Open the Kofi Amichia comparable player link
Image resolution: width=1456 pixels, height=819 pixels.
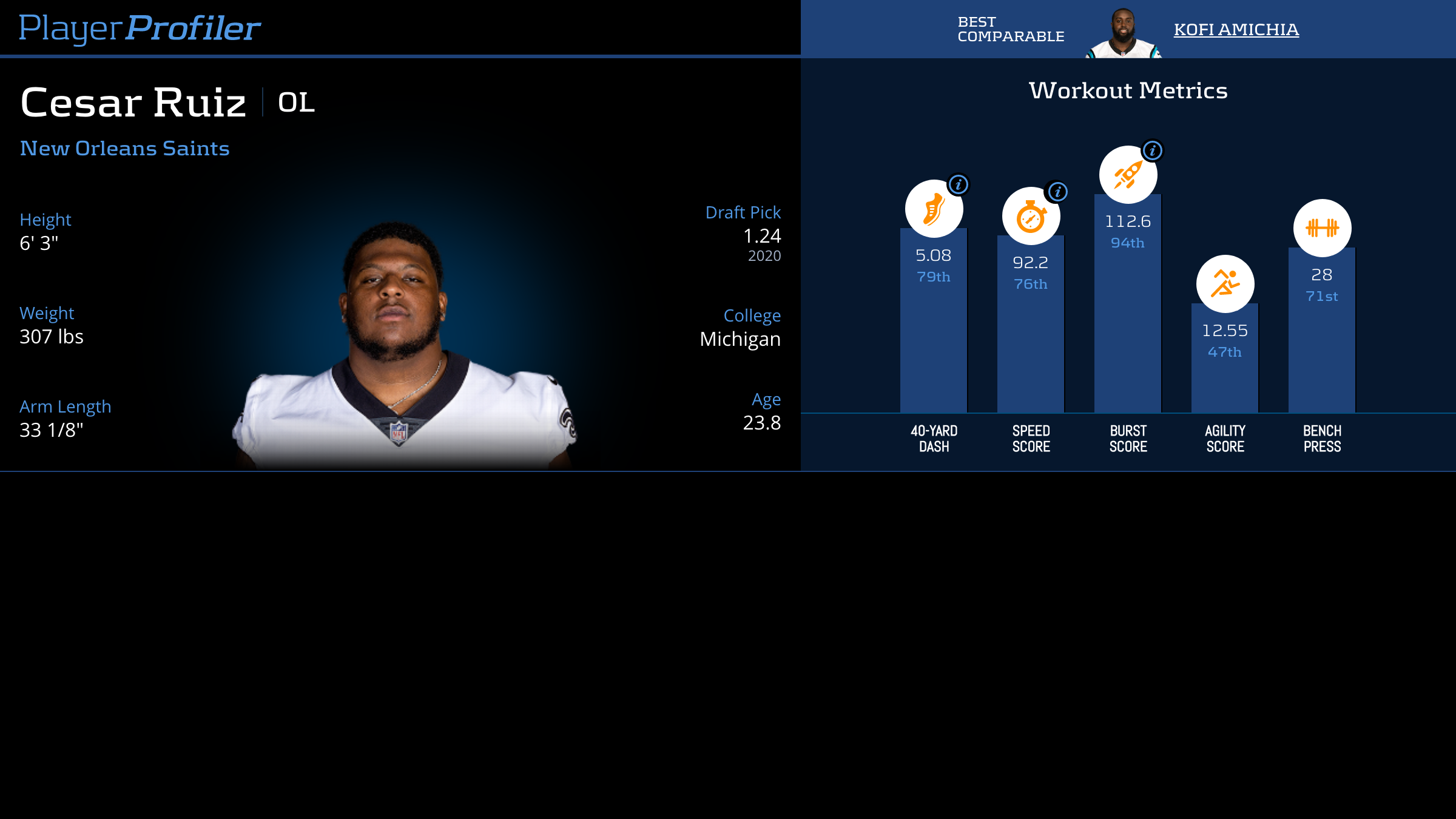click(x=1236, y=30)
